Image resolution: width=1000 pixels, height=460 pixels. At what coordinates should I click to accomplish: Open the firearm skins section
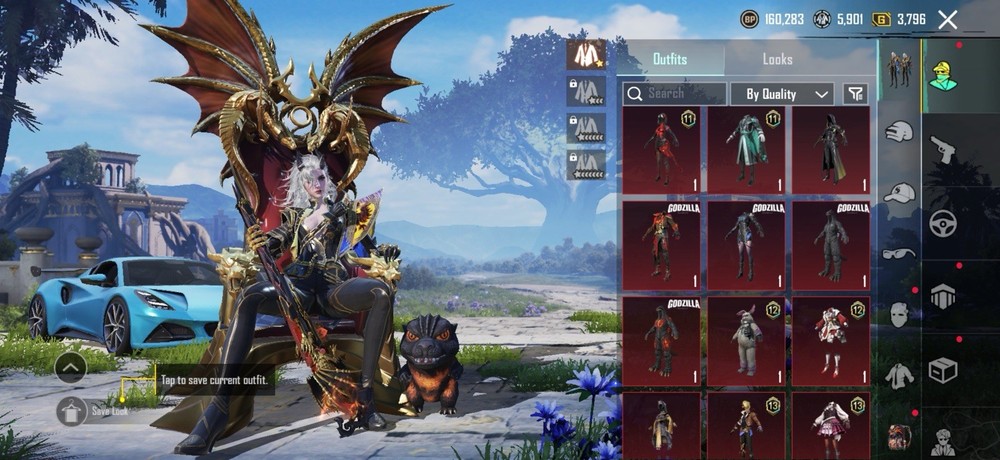tap(943, 150)
